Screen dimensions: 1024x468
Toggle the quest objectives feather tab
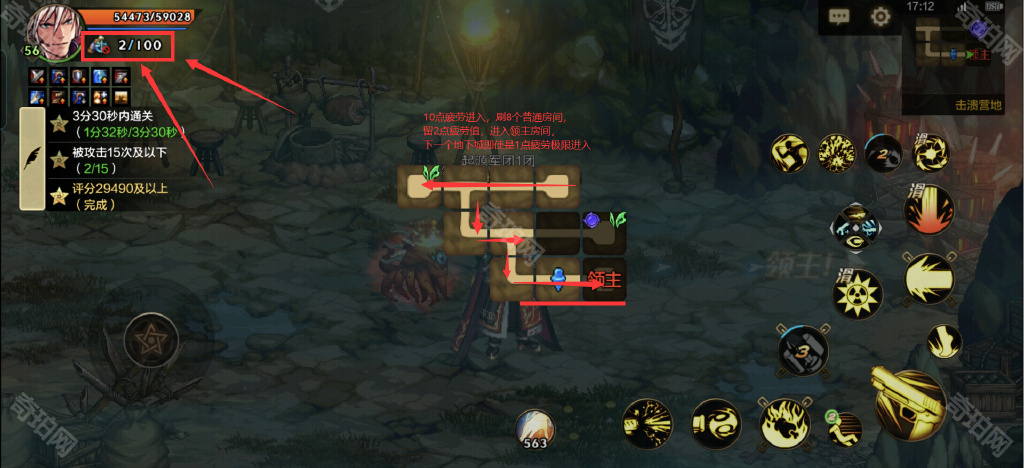tap(32, 157)
